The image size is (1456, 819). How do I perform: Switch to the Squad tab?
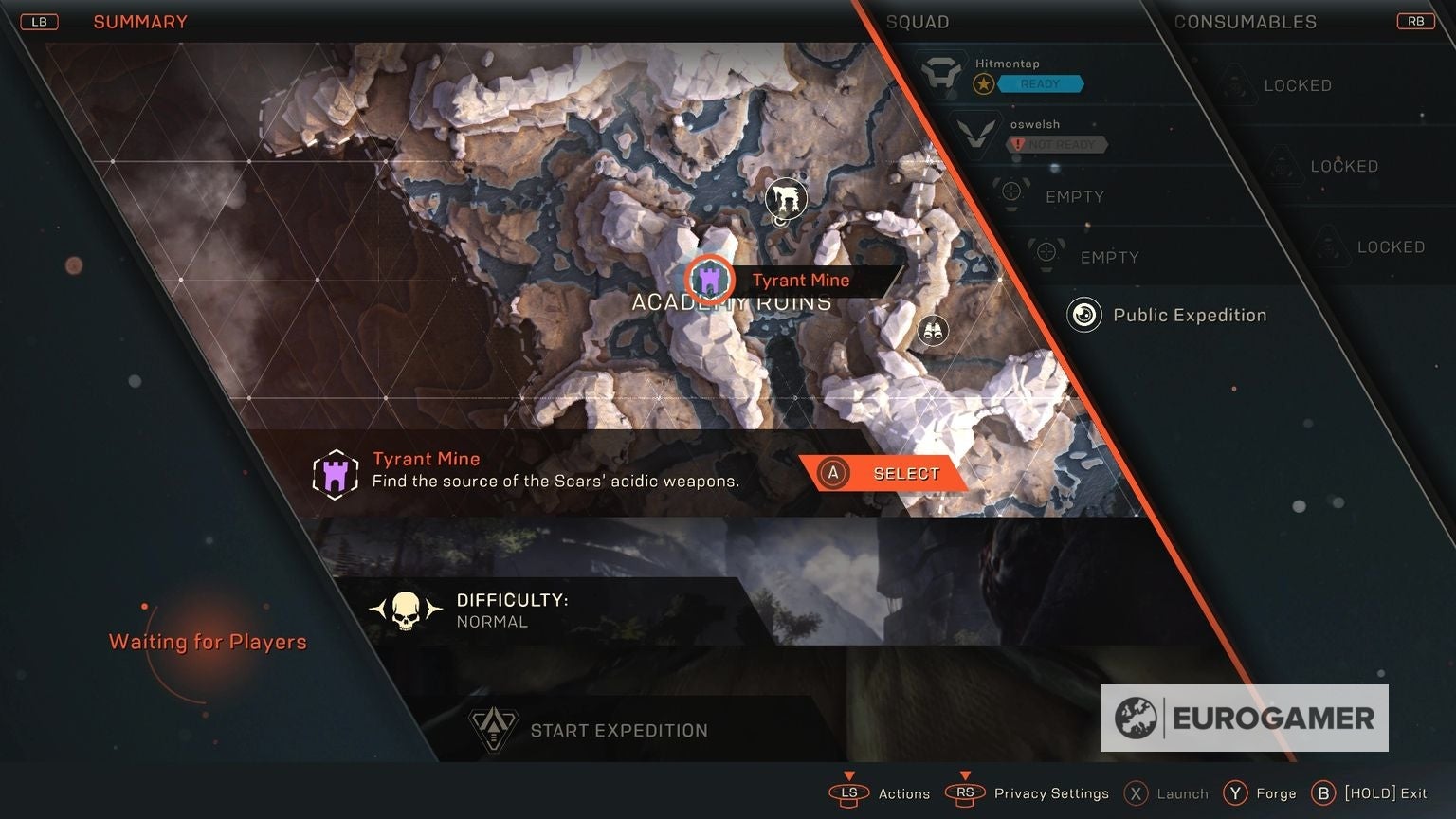tap(917, 21)
